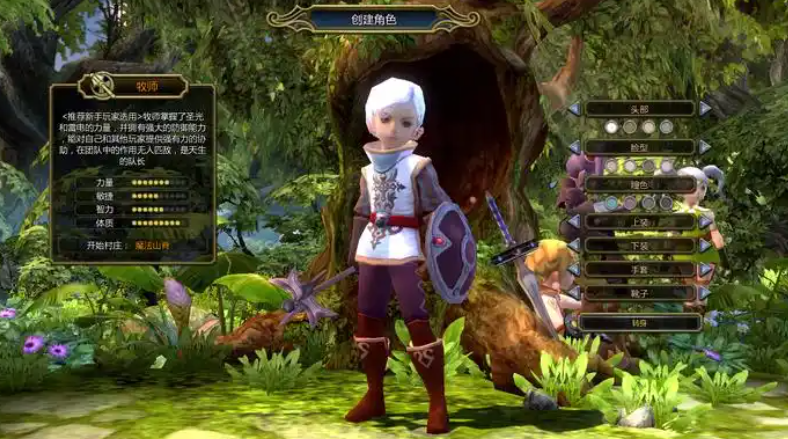Click the previous arrow beside 头部
Screen dimensions: 788x439
click(x=575, y=108)
